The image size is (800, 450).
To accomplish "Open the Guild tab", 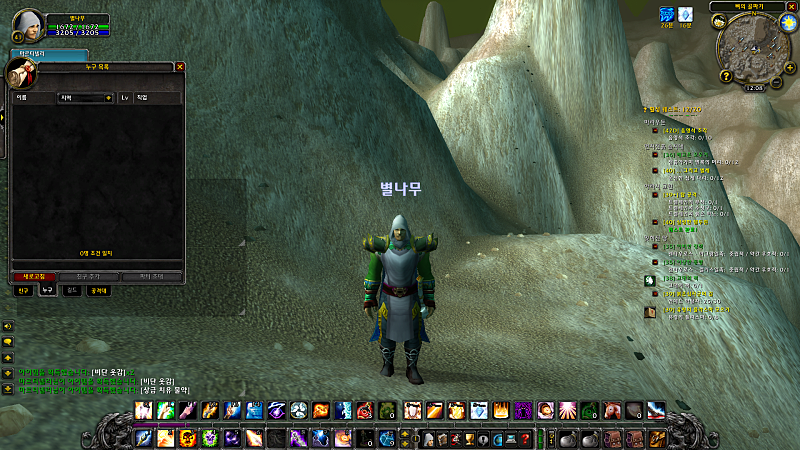I will 70,290.
